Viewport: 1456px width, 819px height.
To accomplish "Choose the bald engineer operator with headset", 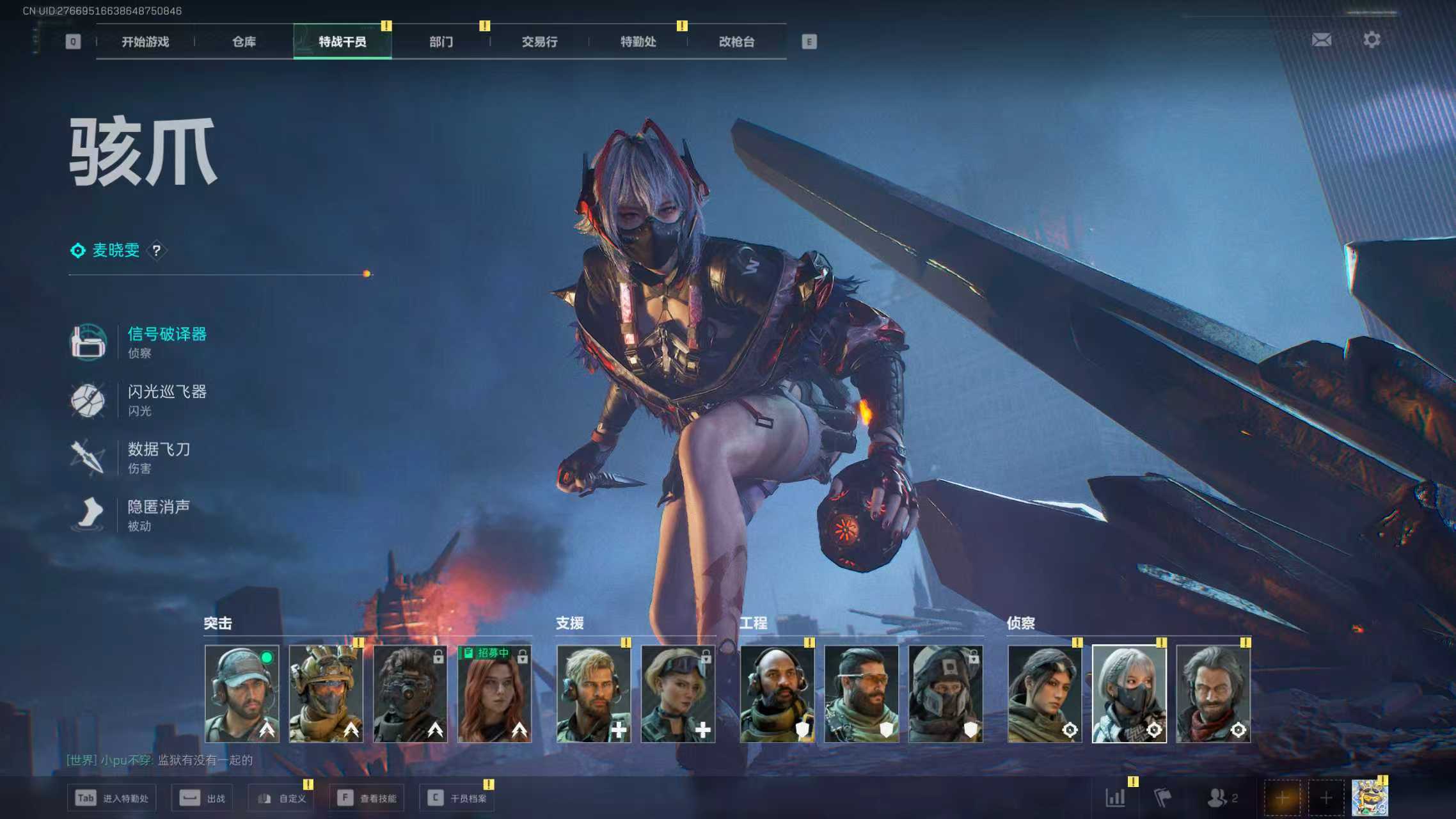I will pyautogui.click(x=777, y=694).
